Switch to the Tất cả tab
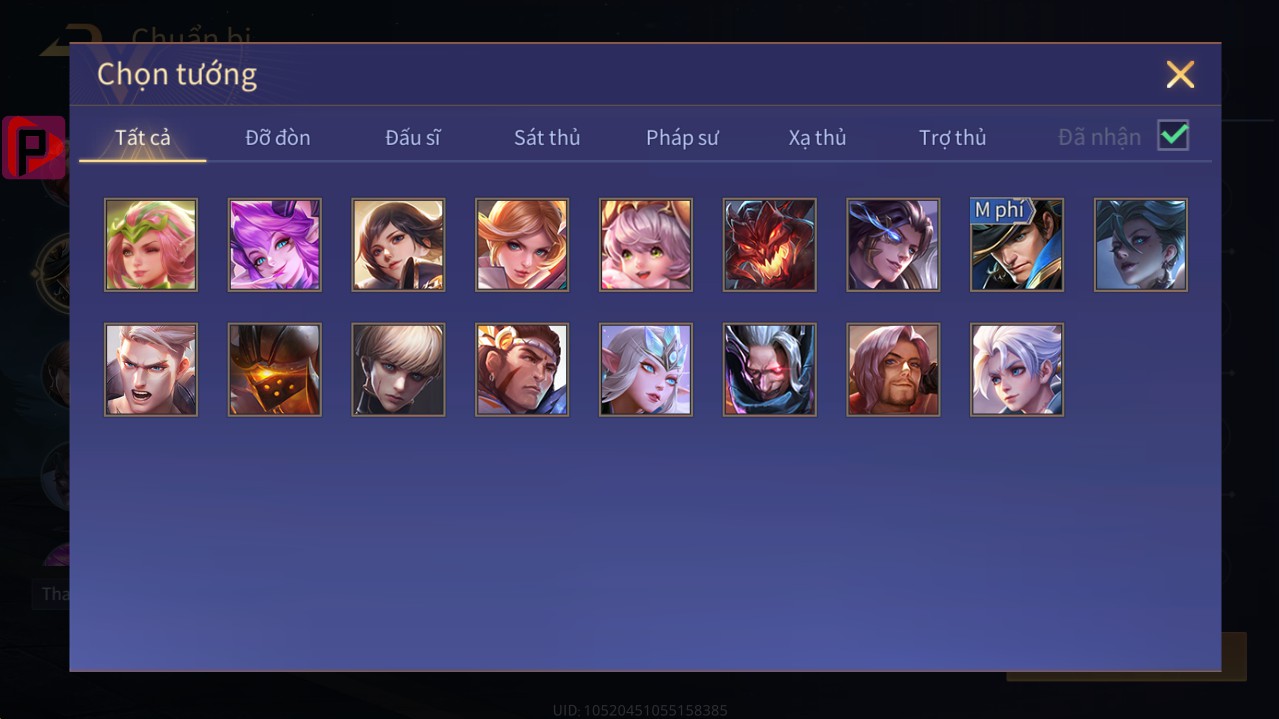 click(143, 138)
